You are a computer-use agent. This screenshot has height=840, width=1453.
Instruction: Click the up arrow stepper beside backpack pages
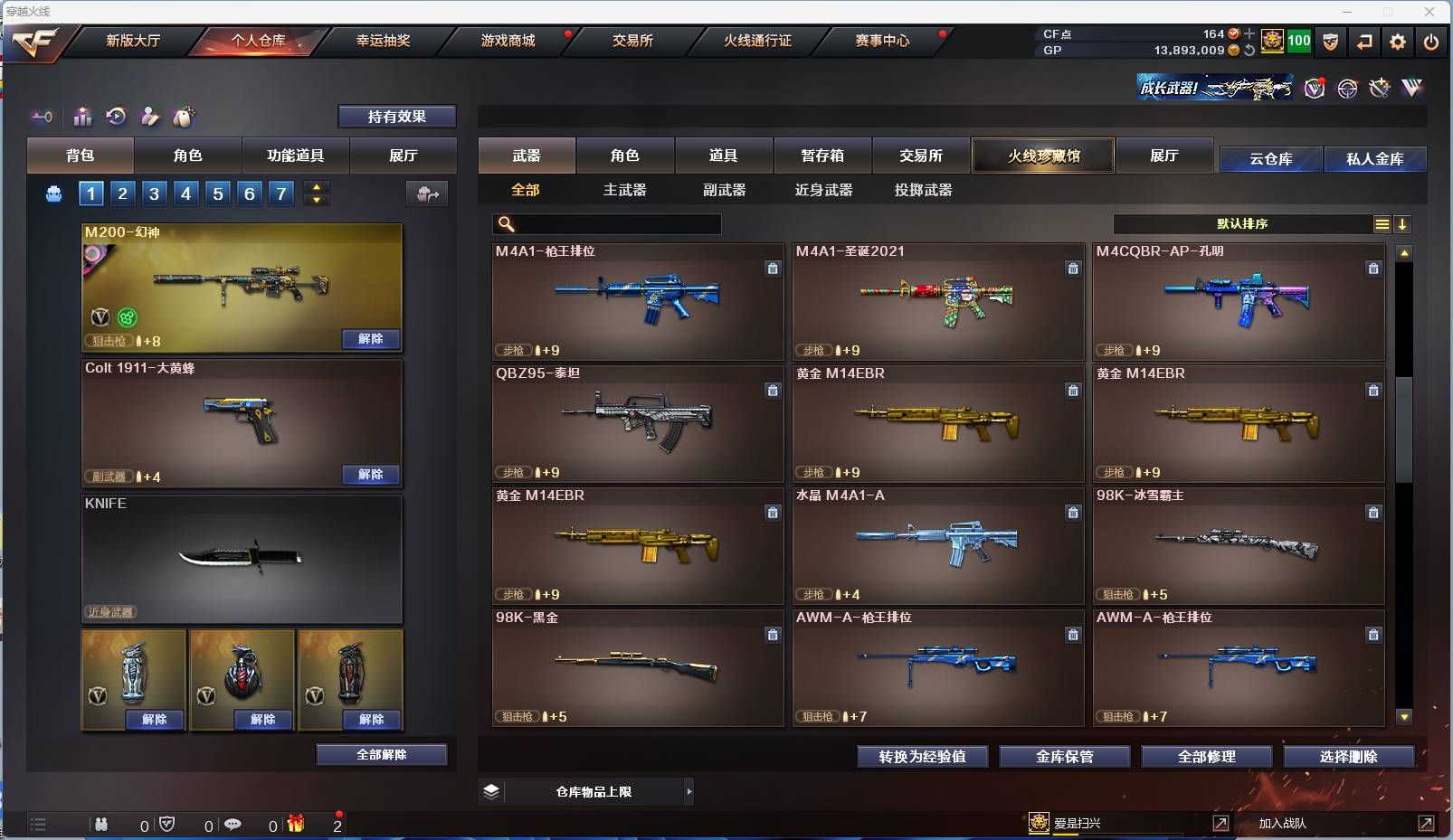pyautogui.click(x=316, y=185)
